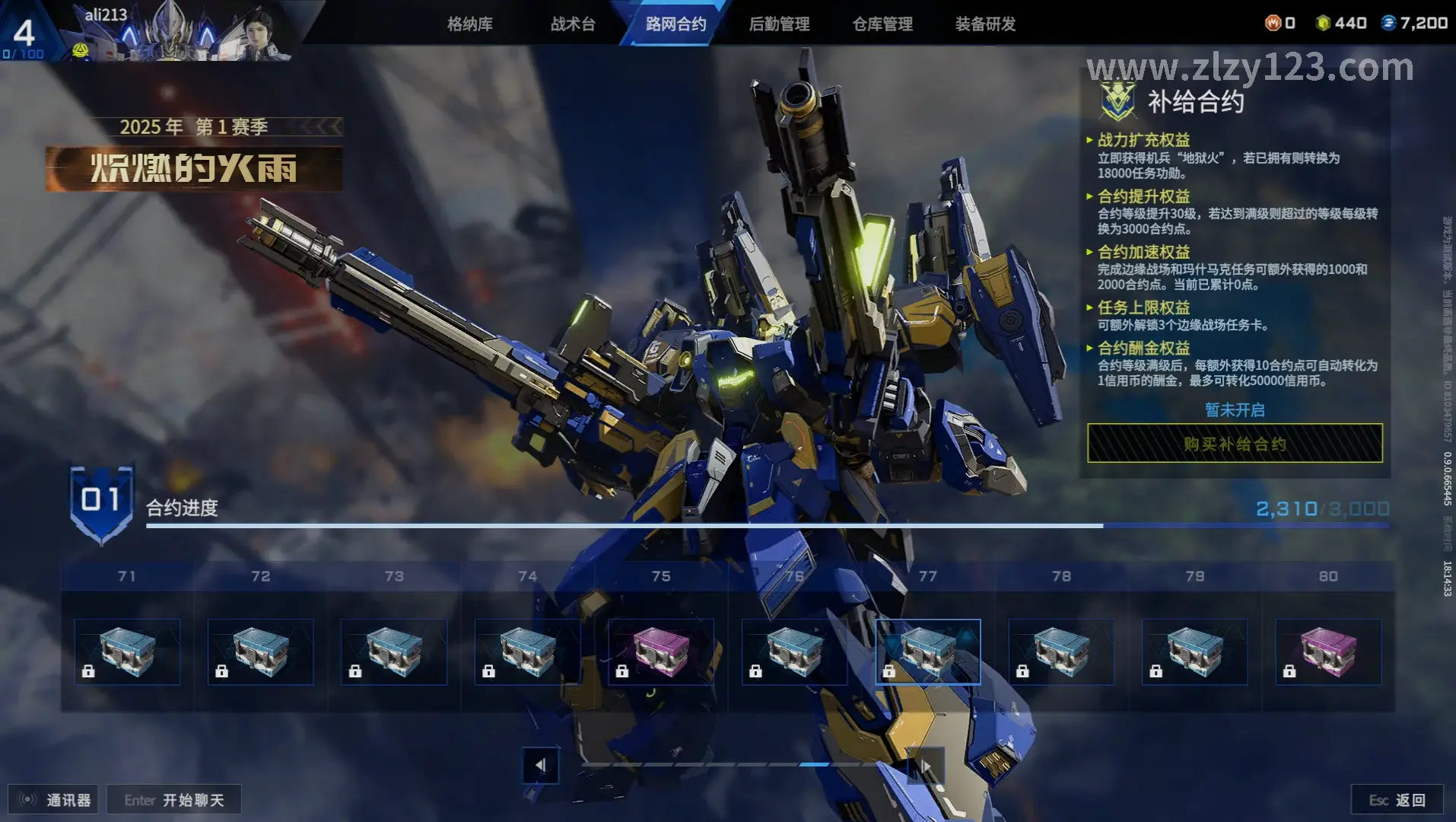Select the level 79 reward crate
The image size is (1456, 822).
tap(1195, 652)
